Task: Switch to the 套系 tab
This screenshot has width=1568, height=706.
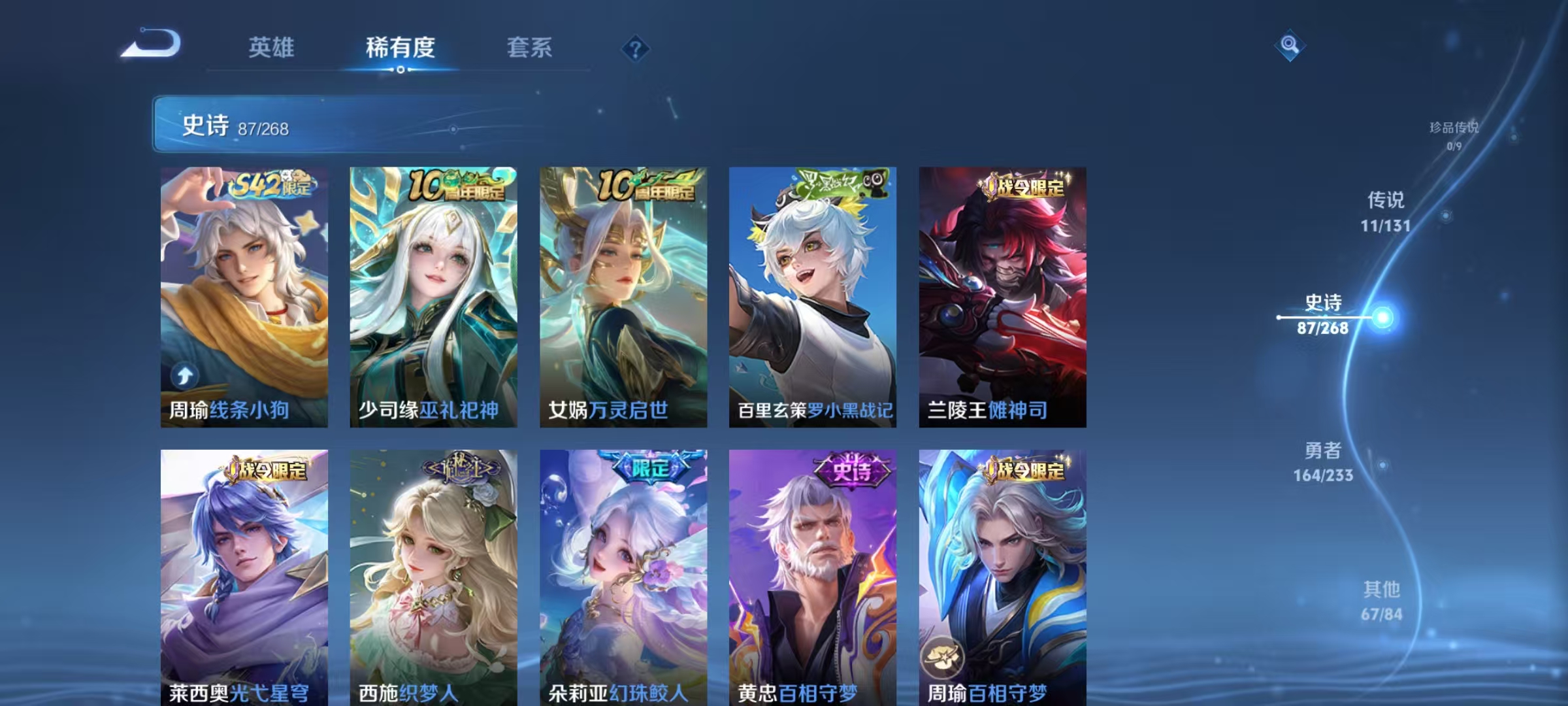Action: pos(529,48)
